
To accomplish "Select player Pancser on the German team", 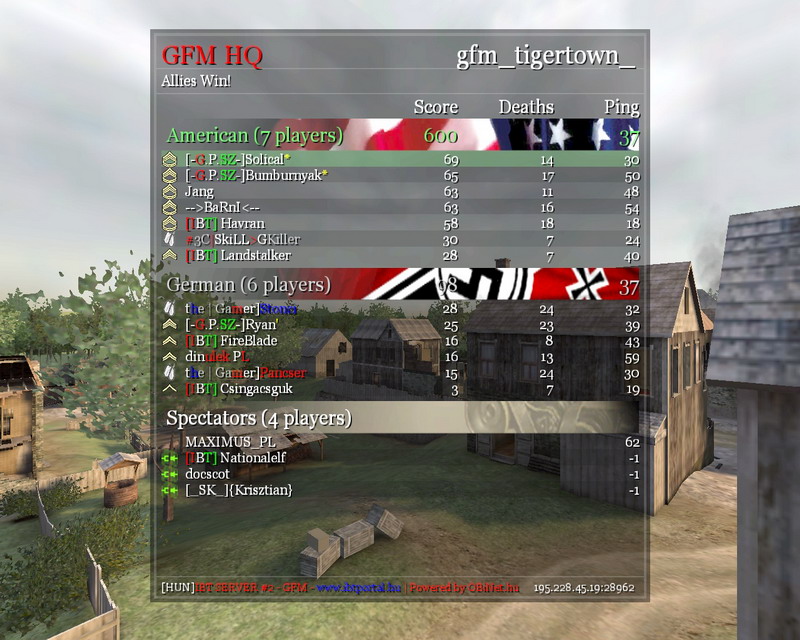I will (x=400, y=373).
